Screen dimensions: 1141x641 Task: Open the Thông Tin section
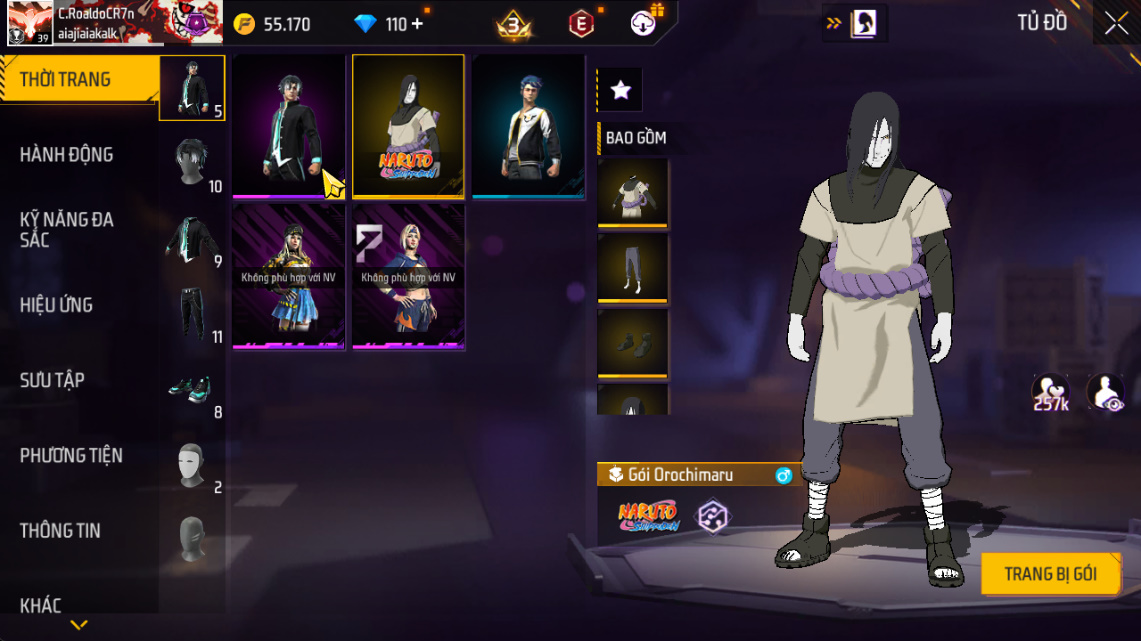(61, 530)
